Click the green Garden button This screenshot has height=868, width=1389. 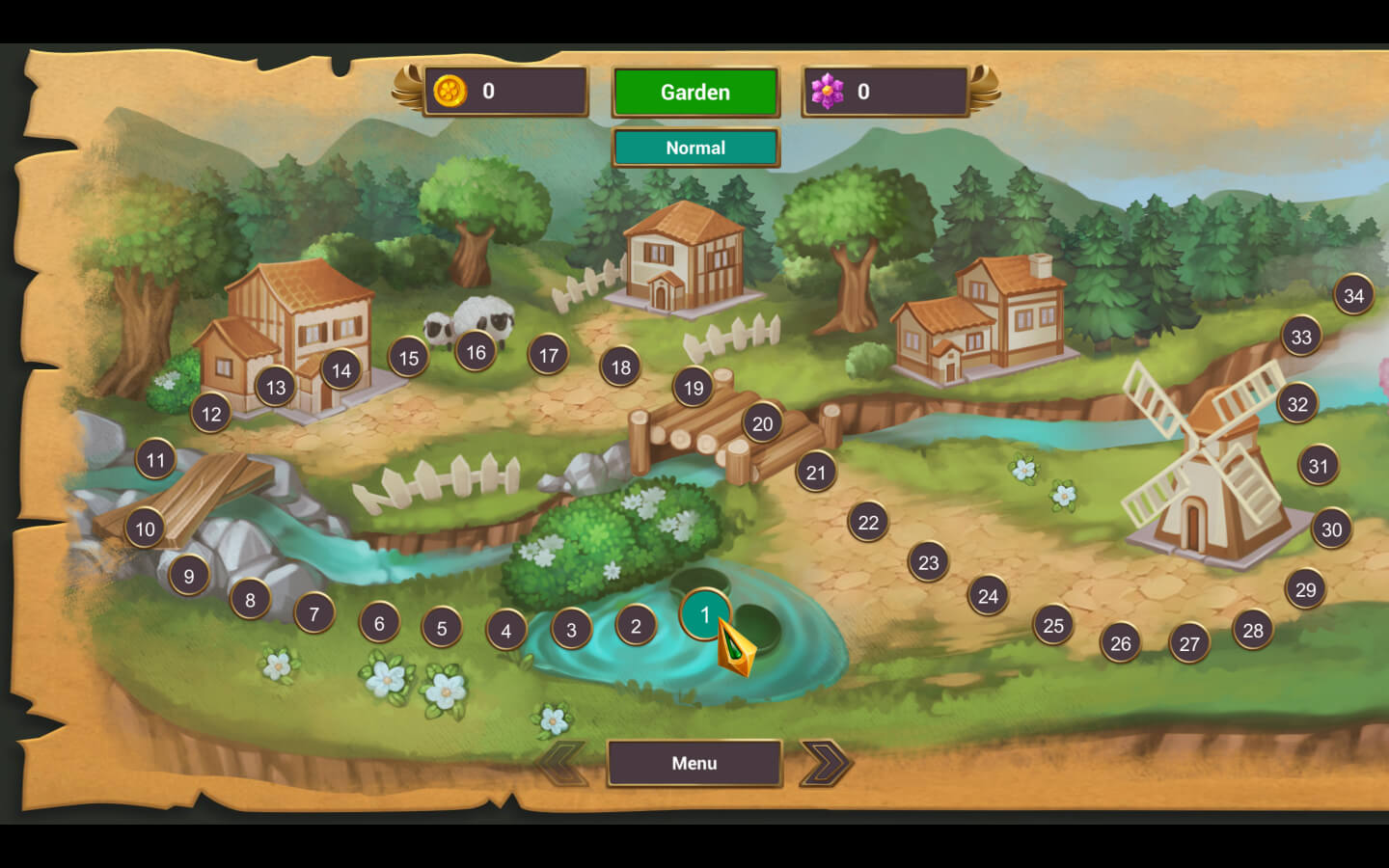(x=694, y=93)
